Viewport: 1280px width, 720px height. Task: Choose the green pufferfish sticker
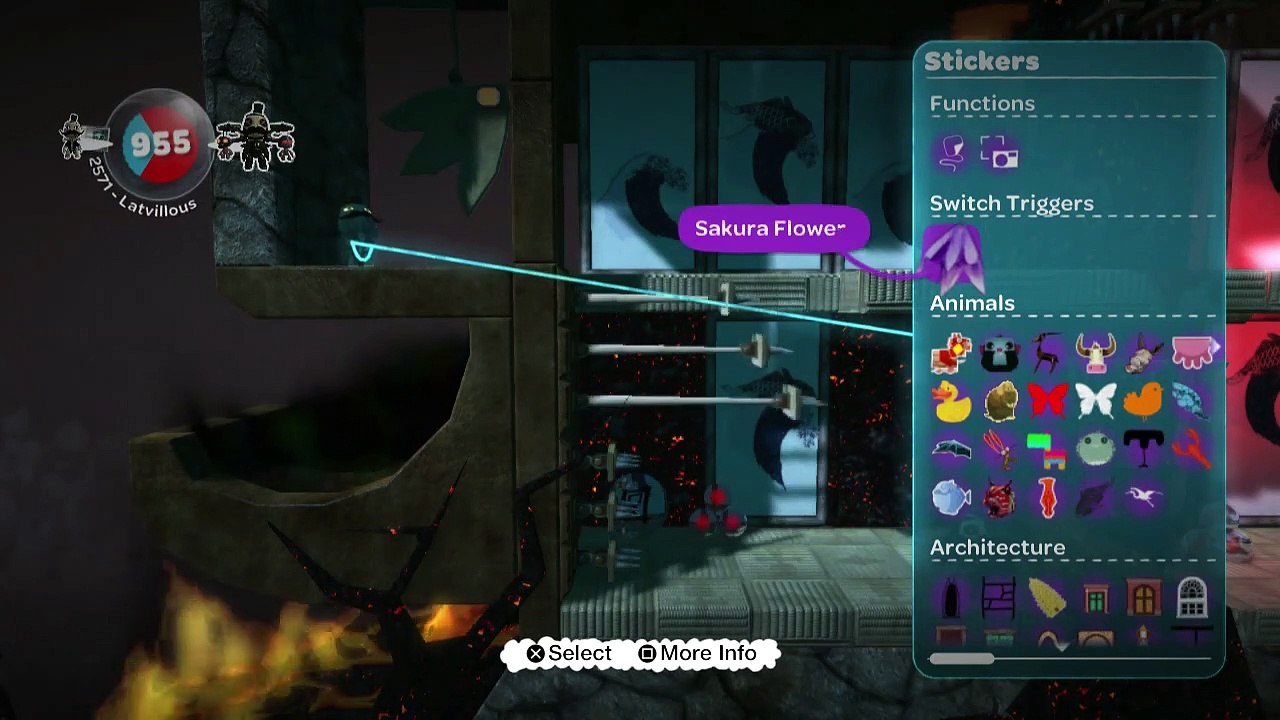pyautogui.click(x=1095, y=449)
